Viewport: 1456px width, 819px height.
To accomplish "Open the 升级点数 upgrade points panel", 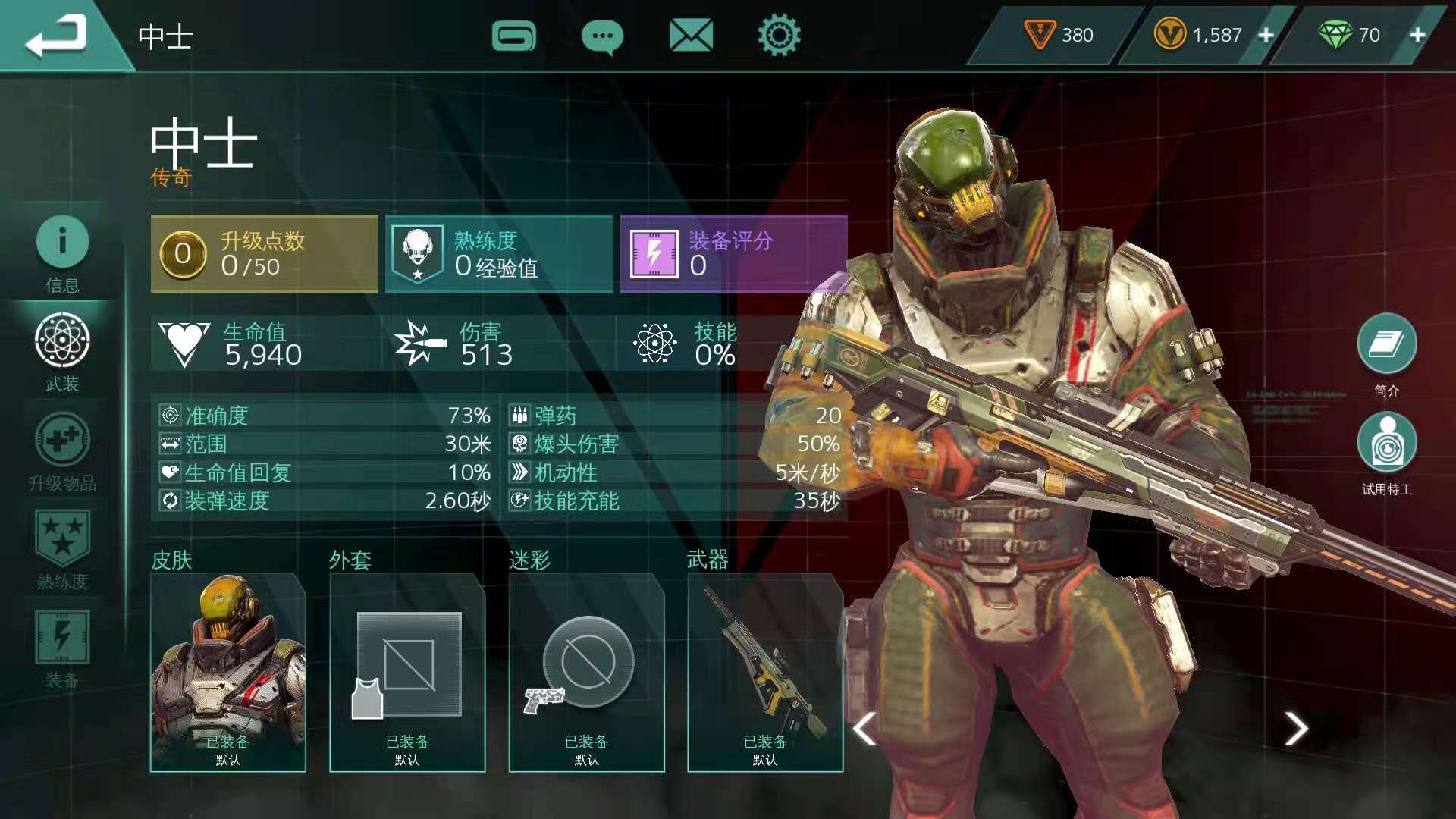I will point(265,254).
